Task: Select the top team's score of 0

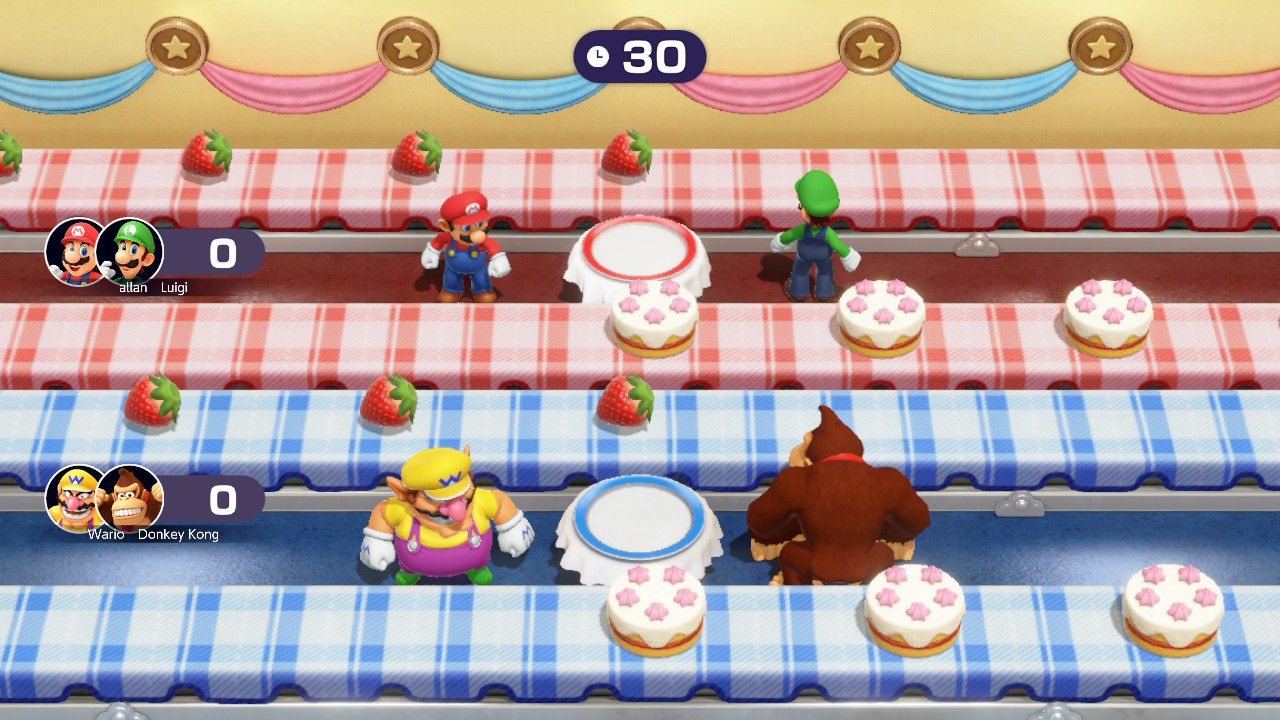Action: click(222, 253)
